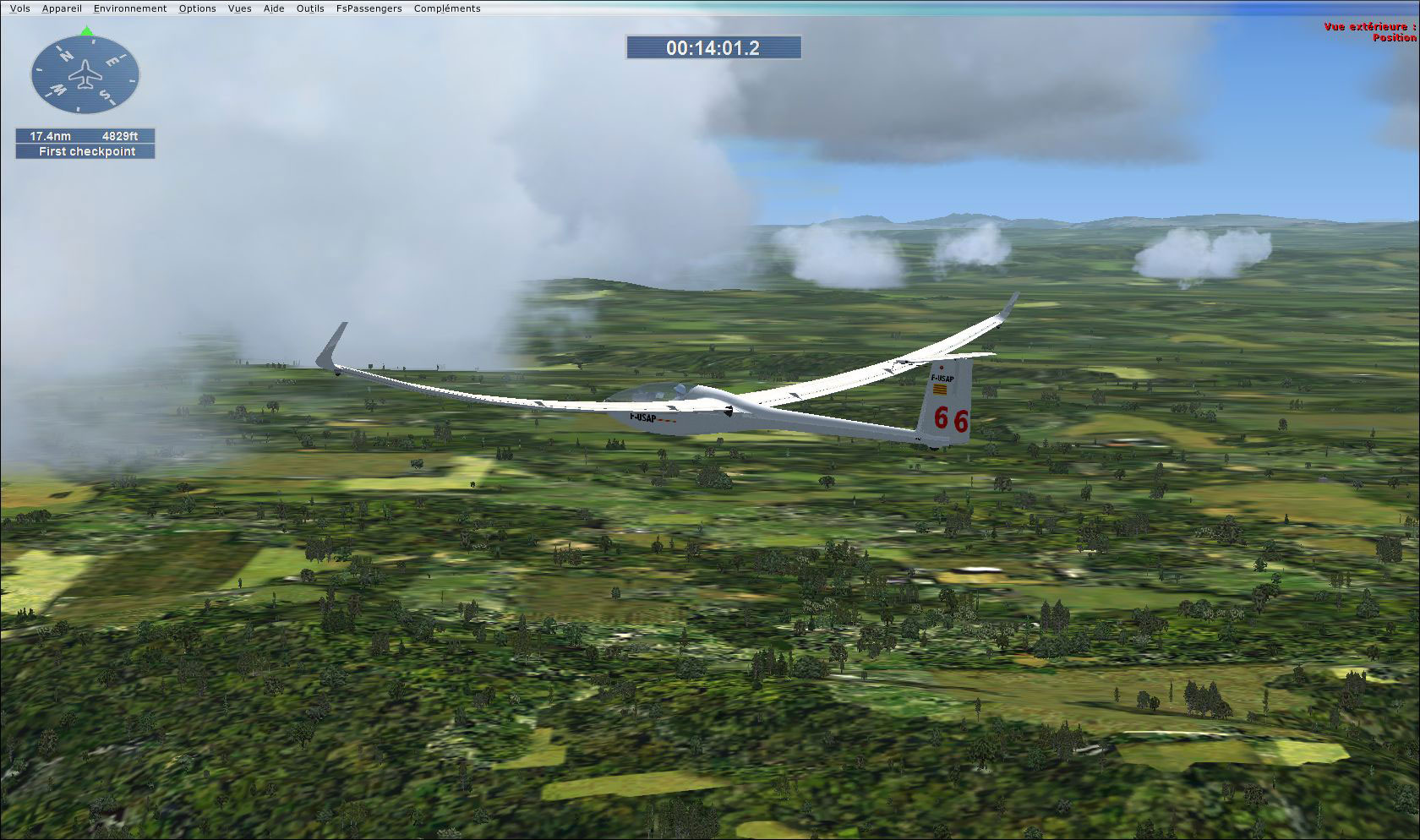Open the Vues menu
Screen dimensions: 1420x840
[239, 8]
